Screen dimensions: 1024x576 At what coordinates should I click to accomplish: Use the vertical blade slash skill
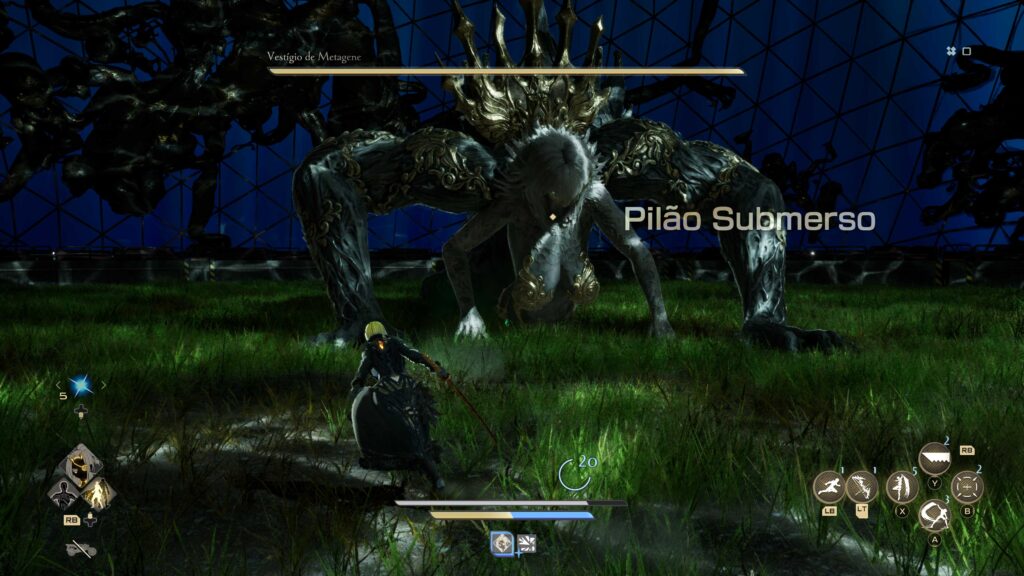coord(901,488)
